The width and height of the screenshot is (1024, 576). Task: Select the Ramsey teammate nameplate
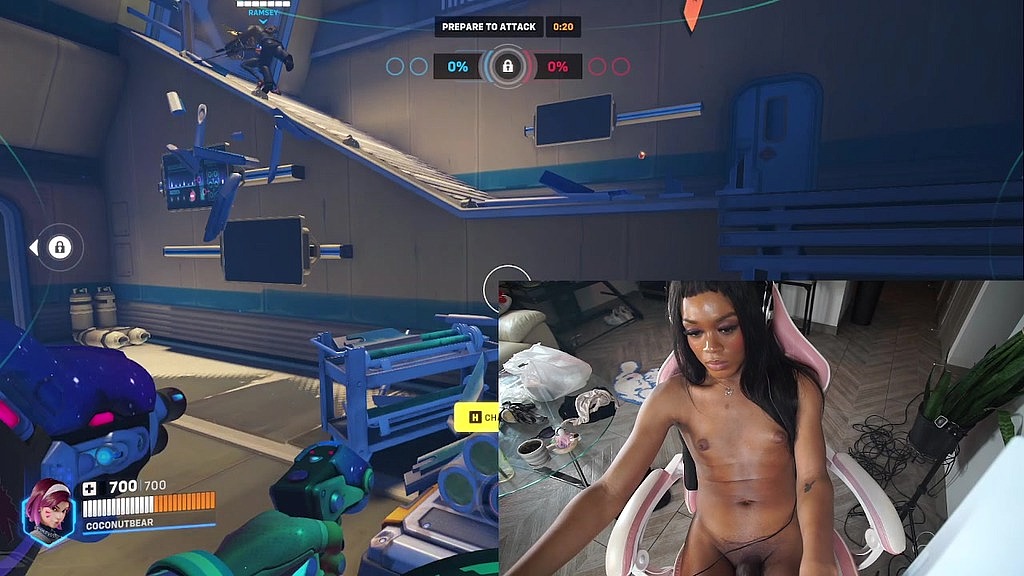coord(263,12)
